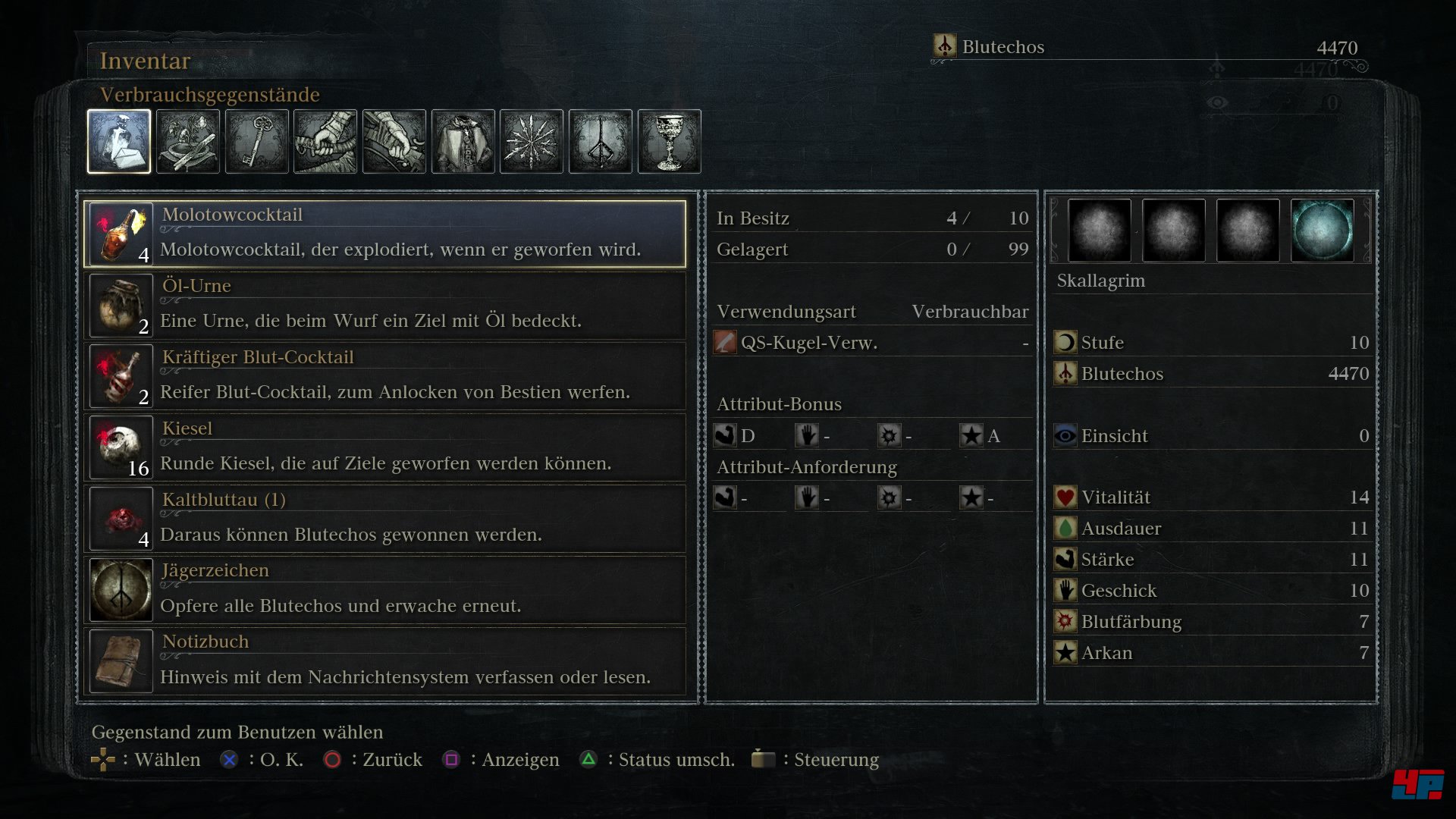
Task: Open the blood gem starburst tab
Action: click(x=532, y=142)
